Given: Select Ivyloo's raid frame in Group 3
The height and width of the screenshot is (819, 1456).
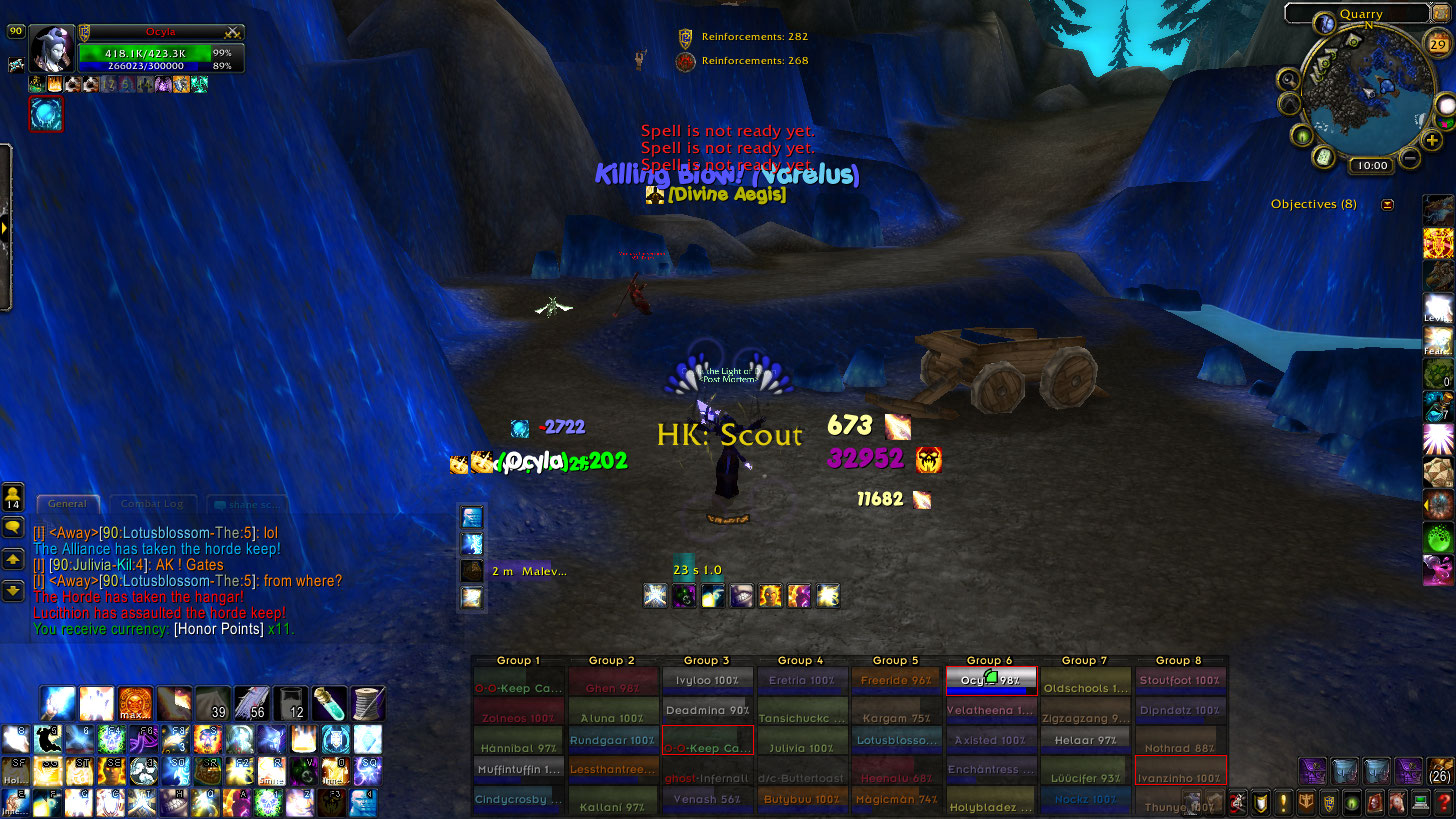Looking at the screenshot, I should click(x=708, y=681).
